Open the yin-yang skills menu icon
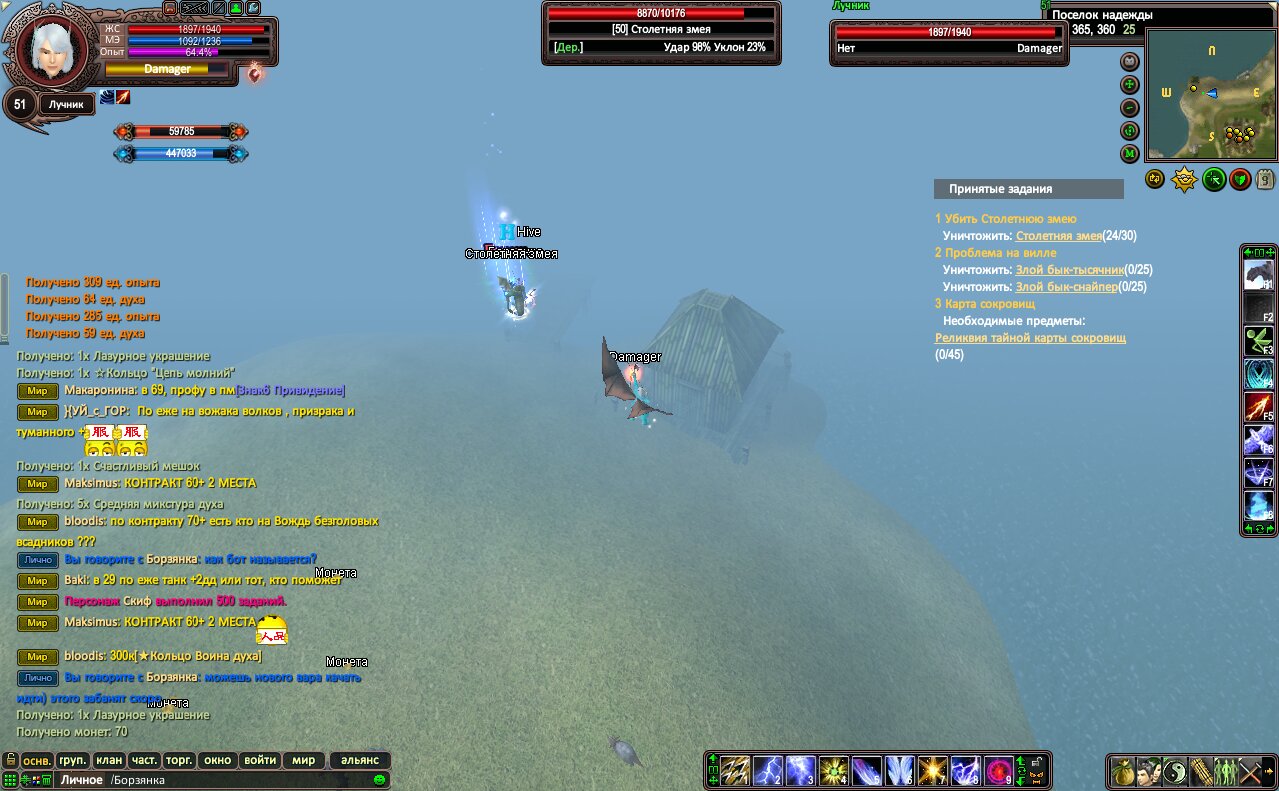The width and height of the screenshot is (1279, 791). 1174,772
